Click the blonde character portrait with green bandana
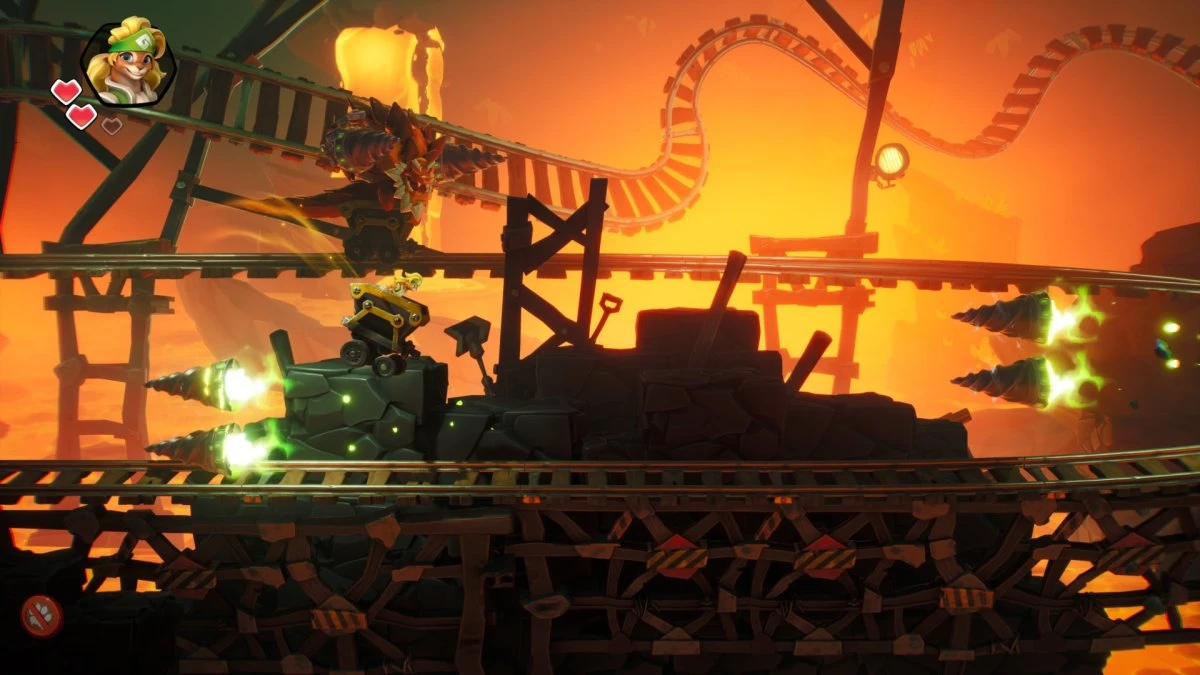The image size is (1200, 675). coord(128,64)
